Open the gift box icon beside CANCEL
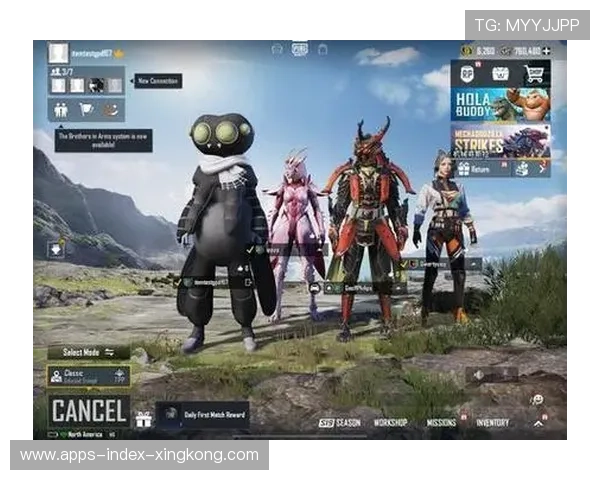600x480 pixels. click(143, 417)
